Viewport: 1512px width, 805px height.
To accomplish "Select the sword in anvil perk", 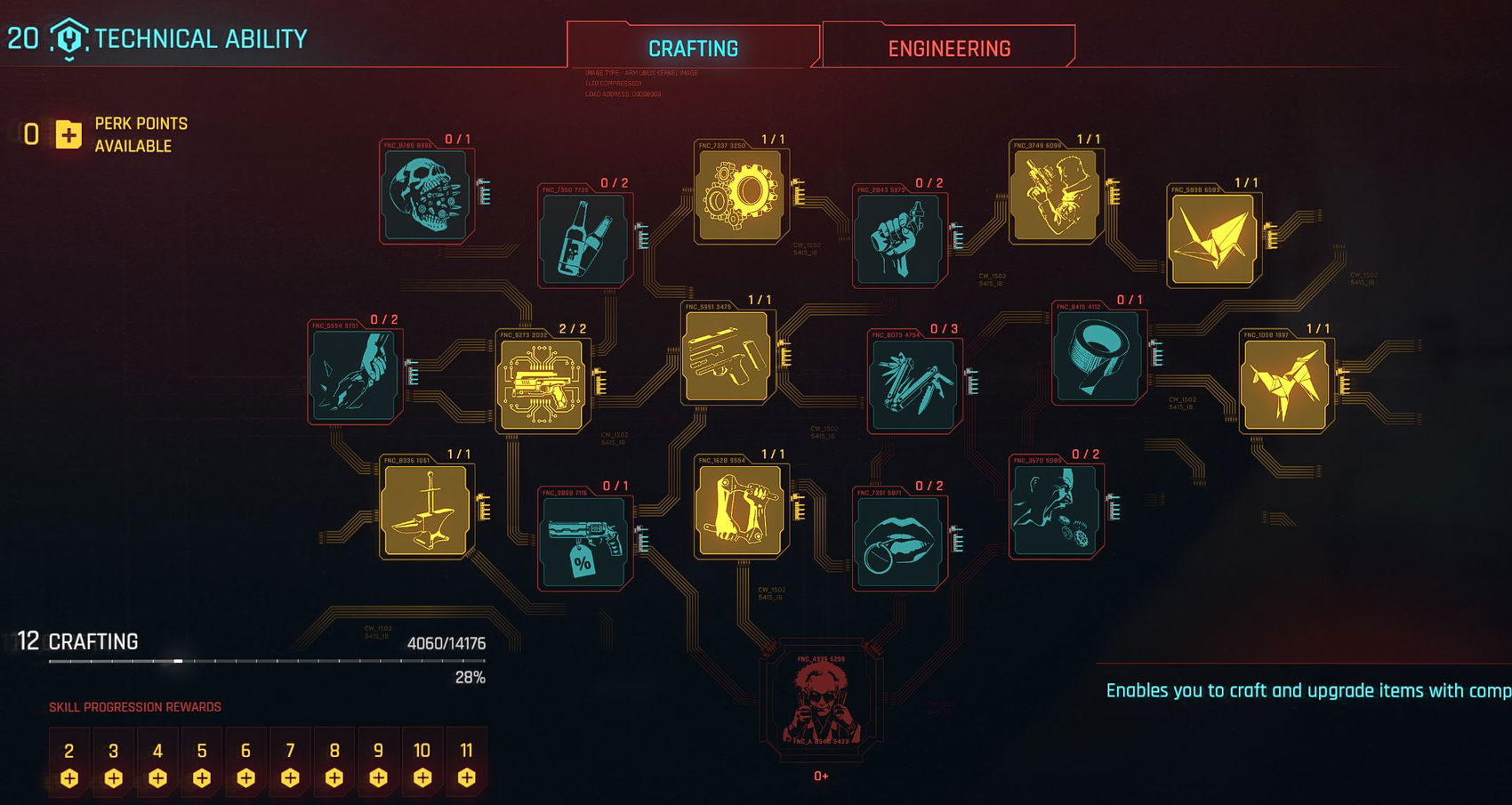I will [x=426, y=510].
